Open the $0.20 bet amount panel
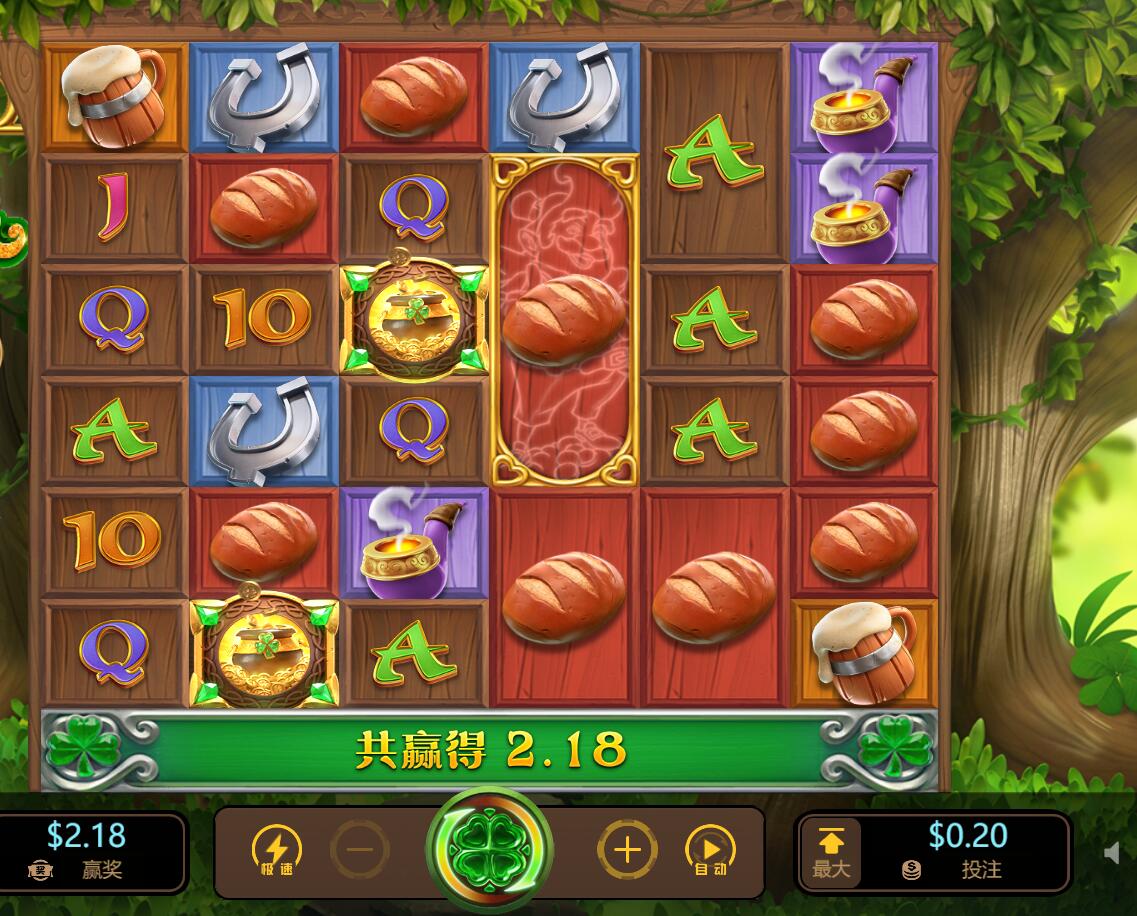 coord(967,850)
